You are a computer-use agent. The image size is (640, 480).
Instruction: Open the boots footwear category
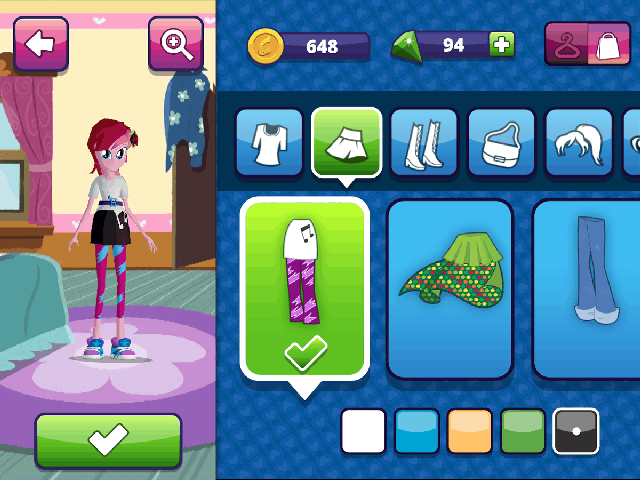pos(424,142)
